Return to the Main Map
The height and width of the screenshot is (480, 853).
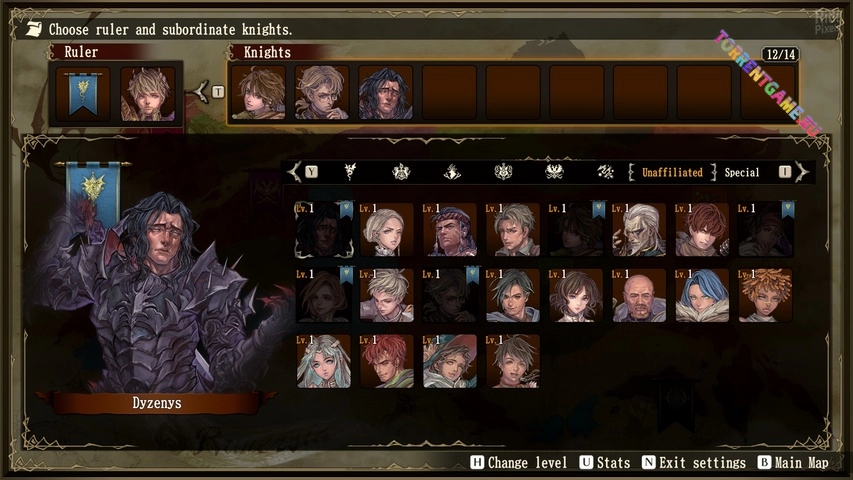[793, 463]
